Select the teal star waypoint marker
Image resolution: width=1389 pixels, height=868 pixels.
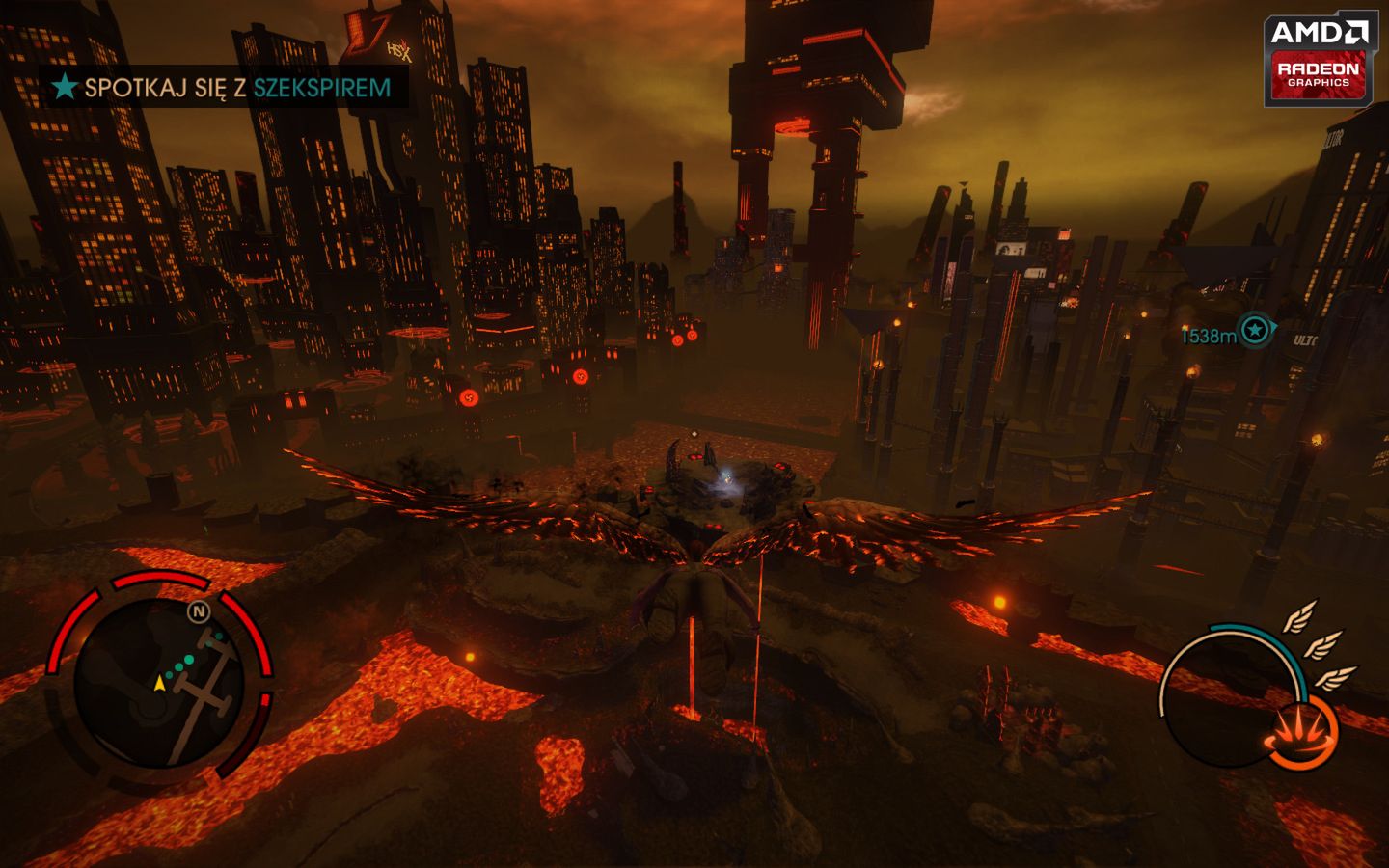[1254, 331]
